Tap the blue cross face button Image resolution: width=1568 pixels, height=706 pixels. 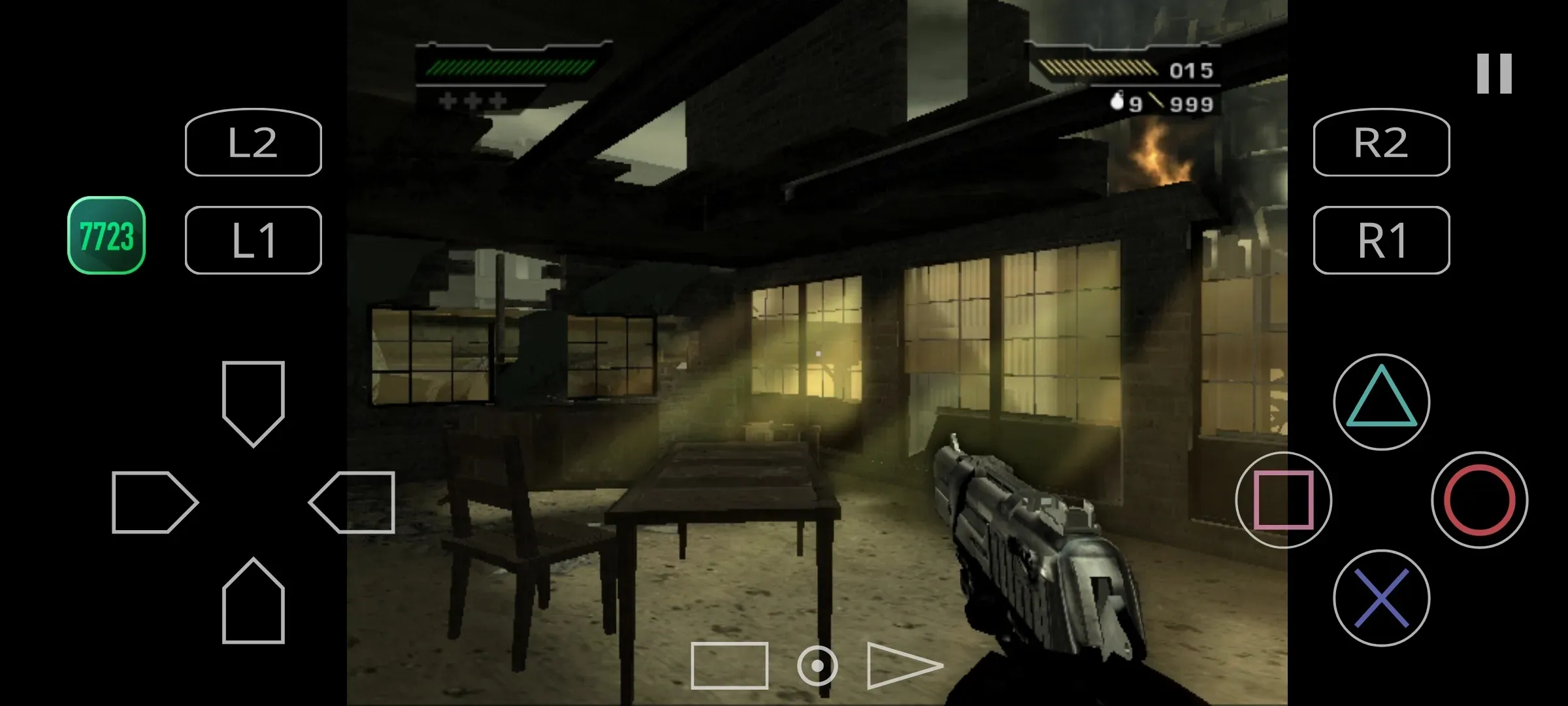(x=1381, y=598)
